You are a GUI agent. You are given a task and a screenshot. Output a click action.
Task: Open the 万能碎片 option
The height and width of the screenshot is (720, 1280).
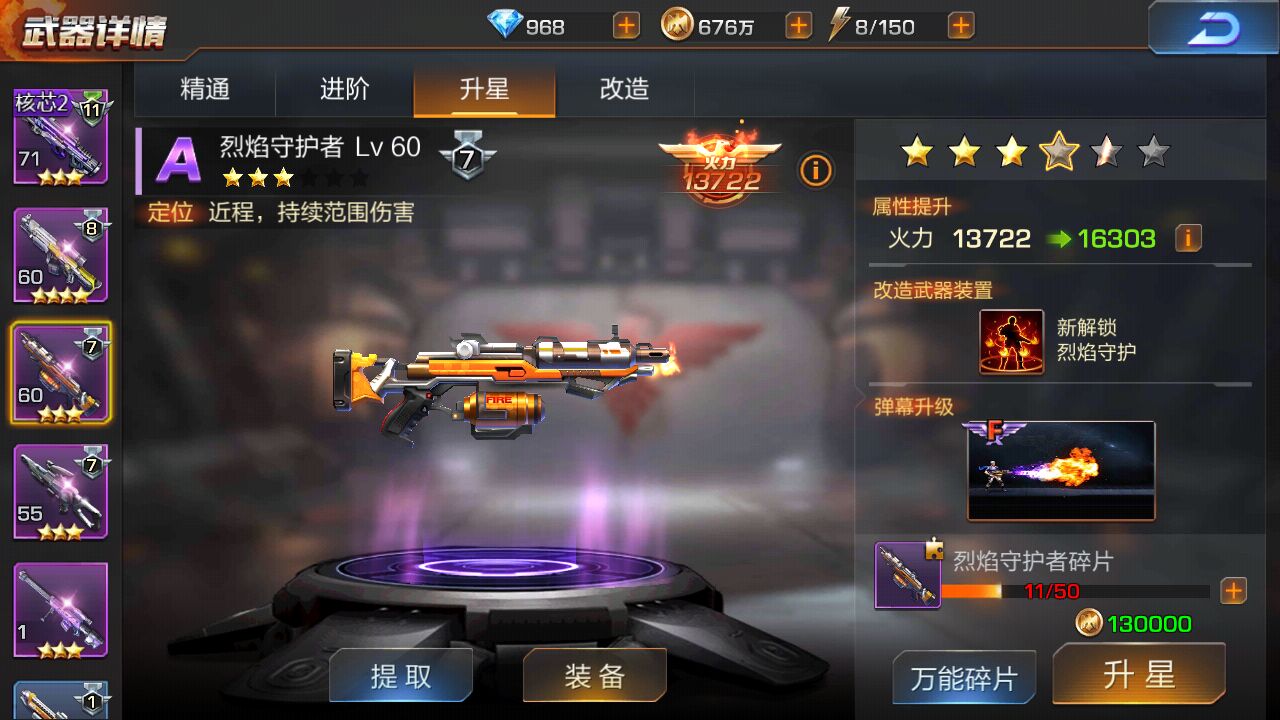tap(963, 676)
